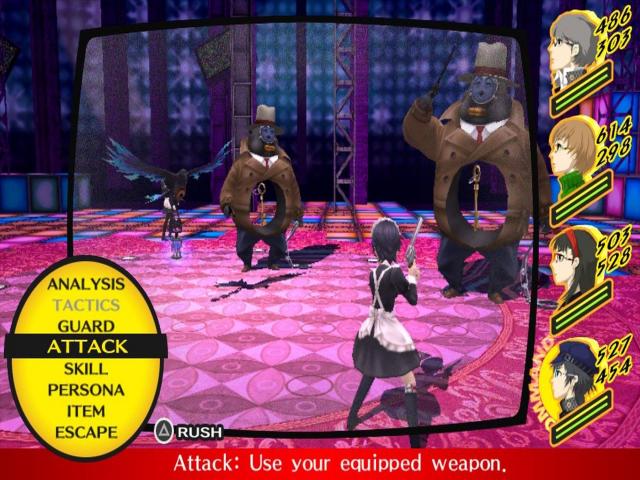
Task: Open the Item menu
Action: click(x=86, y=411)
